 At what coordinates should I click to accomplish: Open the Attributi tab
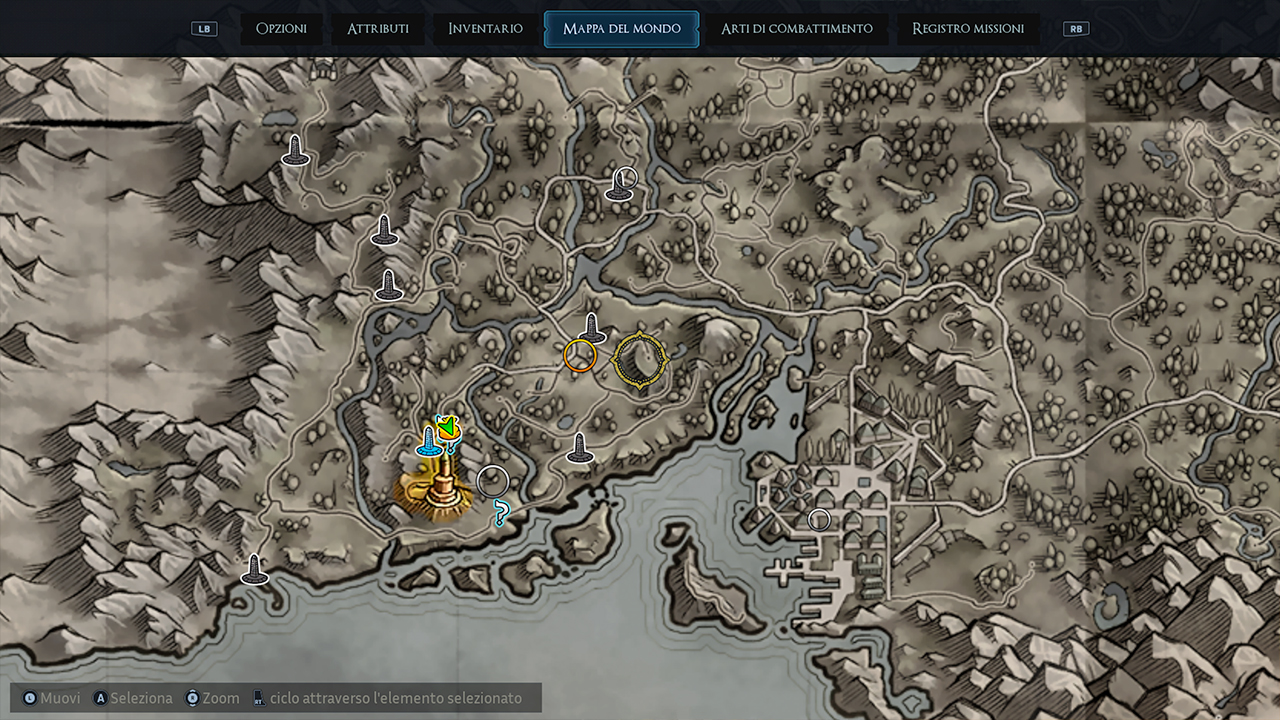point(377,29)
